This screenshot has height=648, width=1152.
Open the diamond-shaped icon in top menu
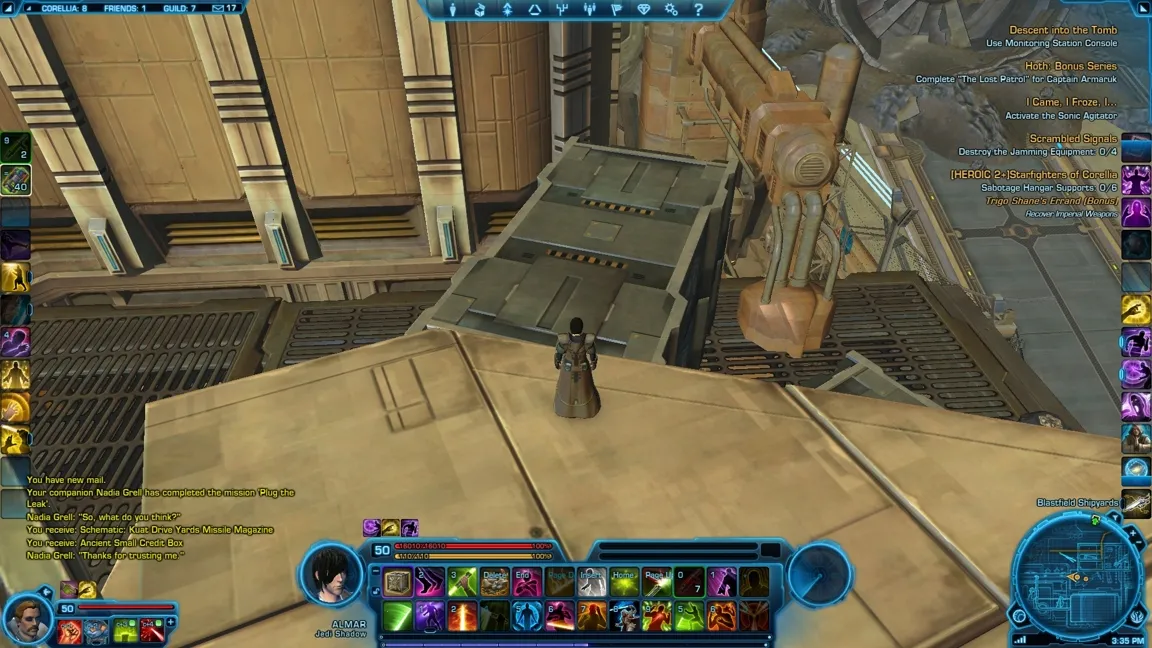click(644, 9)
